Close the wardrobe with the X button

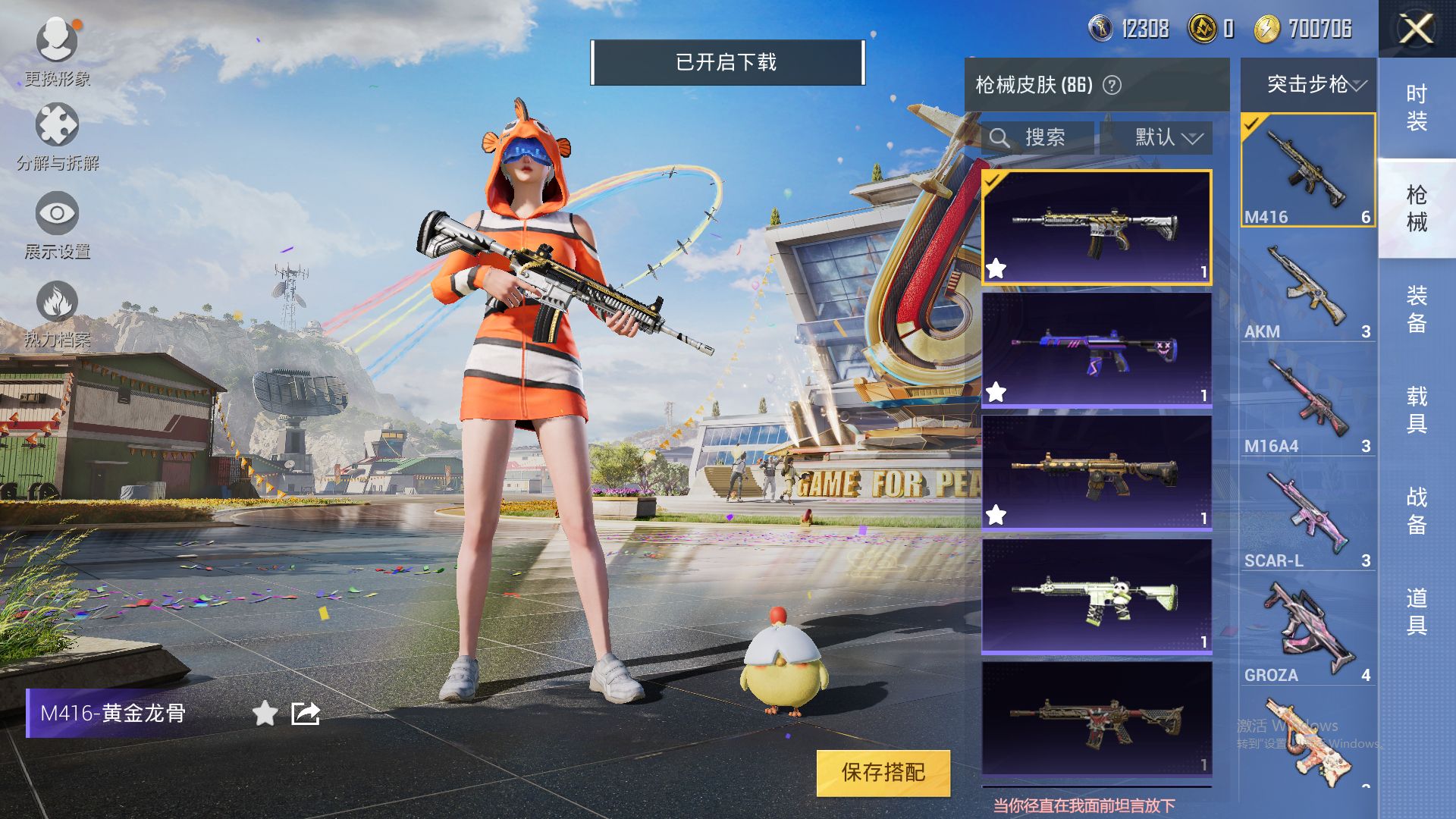pyautogui.click(x=1416, y=30)
